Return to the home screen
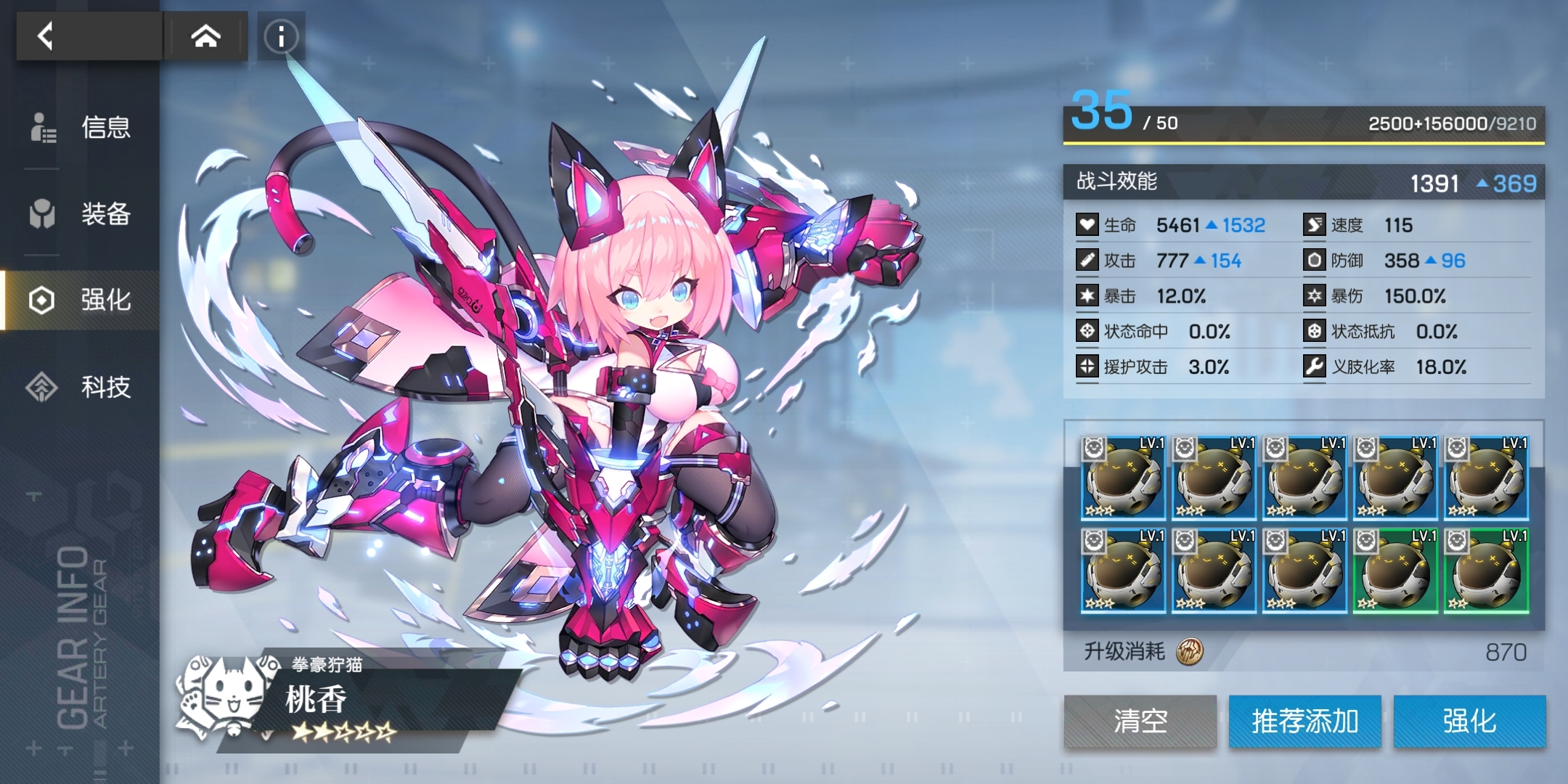Screen dimensions: 1568x784 tap(205, 36)
